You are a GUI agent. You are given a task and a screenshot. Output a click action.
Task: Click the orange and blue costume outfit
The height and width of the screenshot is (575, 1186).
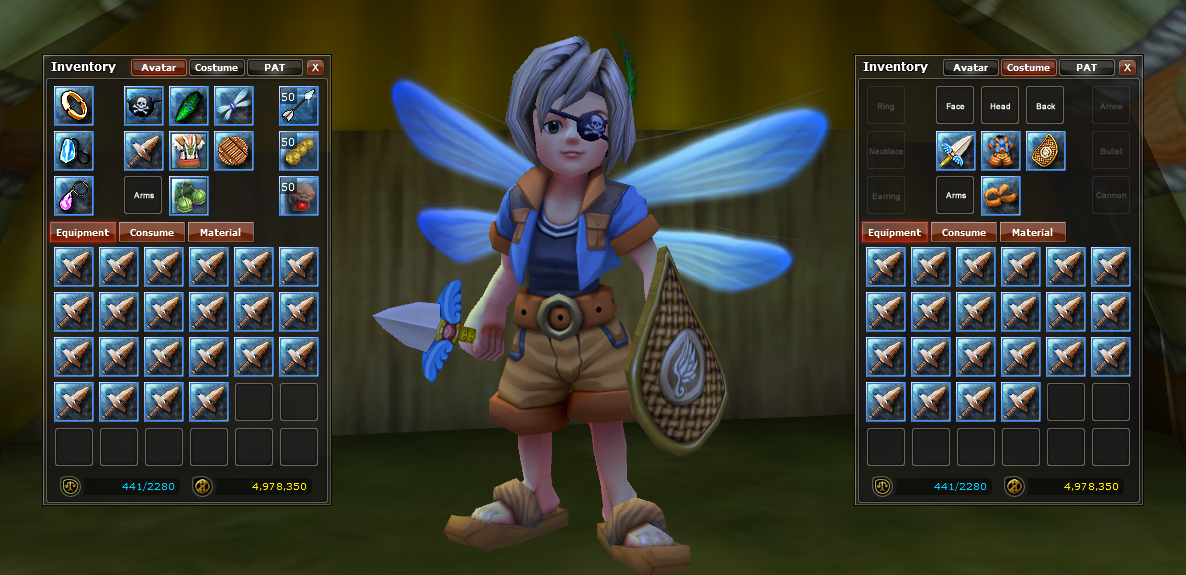[x=1001, y=150]
